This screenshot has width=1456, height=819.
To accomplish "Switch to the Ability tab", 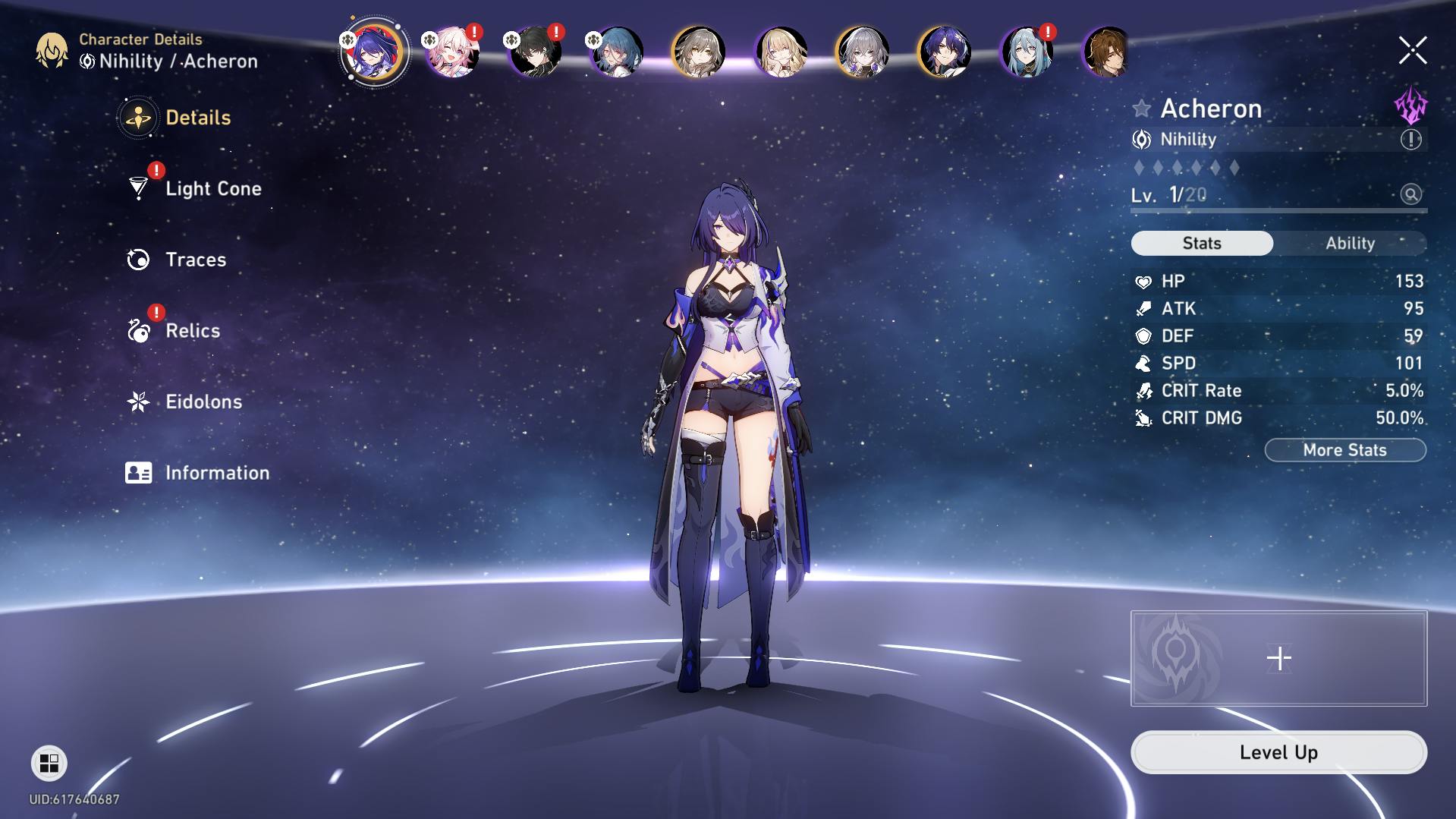I will coord(1350,243).
